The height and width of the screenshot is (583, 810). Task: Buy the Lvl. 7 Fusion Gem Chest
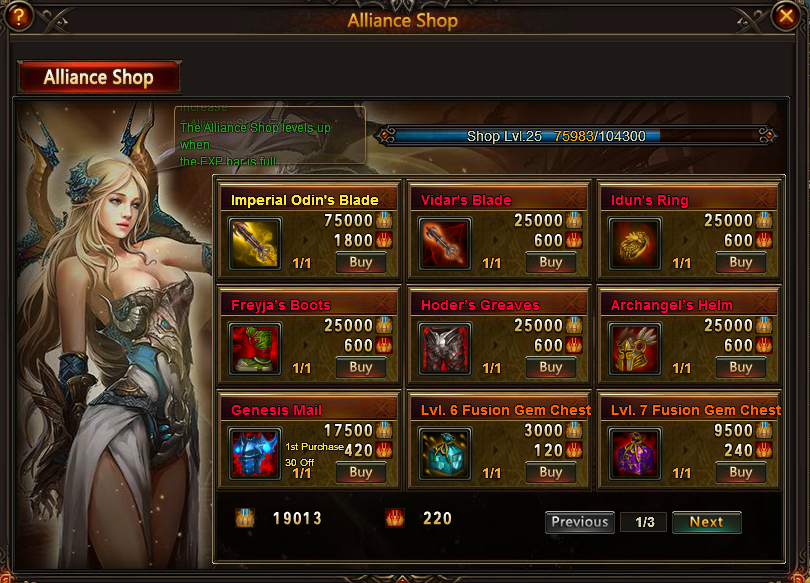[741, 472]
